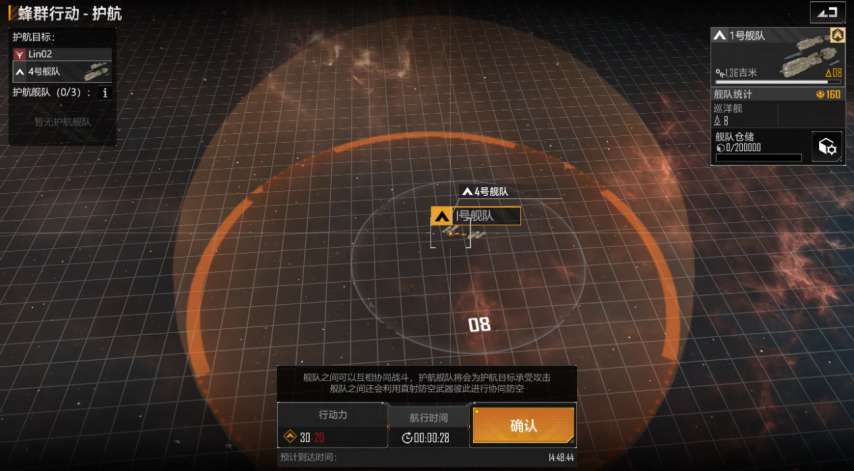Exit the escort screen via the back arrow
854x471 pixels.
(825, 12)
